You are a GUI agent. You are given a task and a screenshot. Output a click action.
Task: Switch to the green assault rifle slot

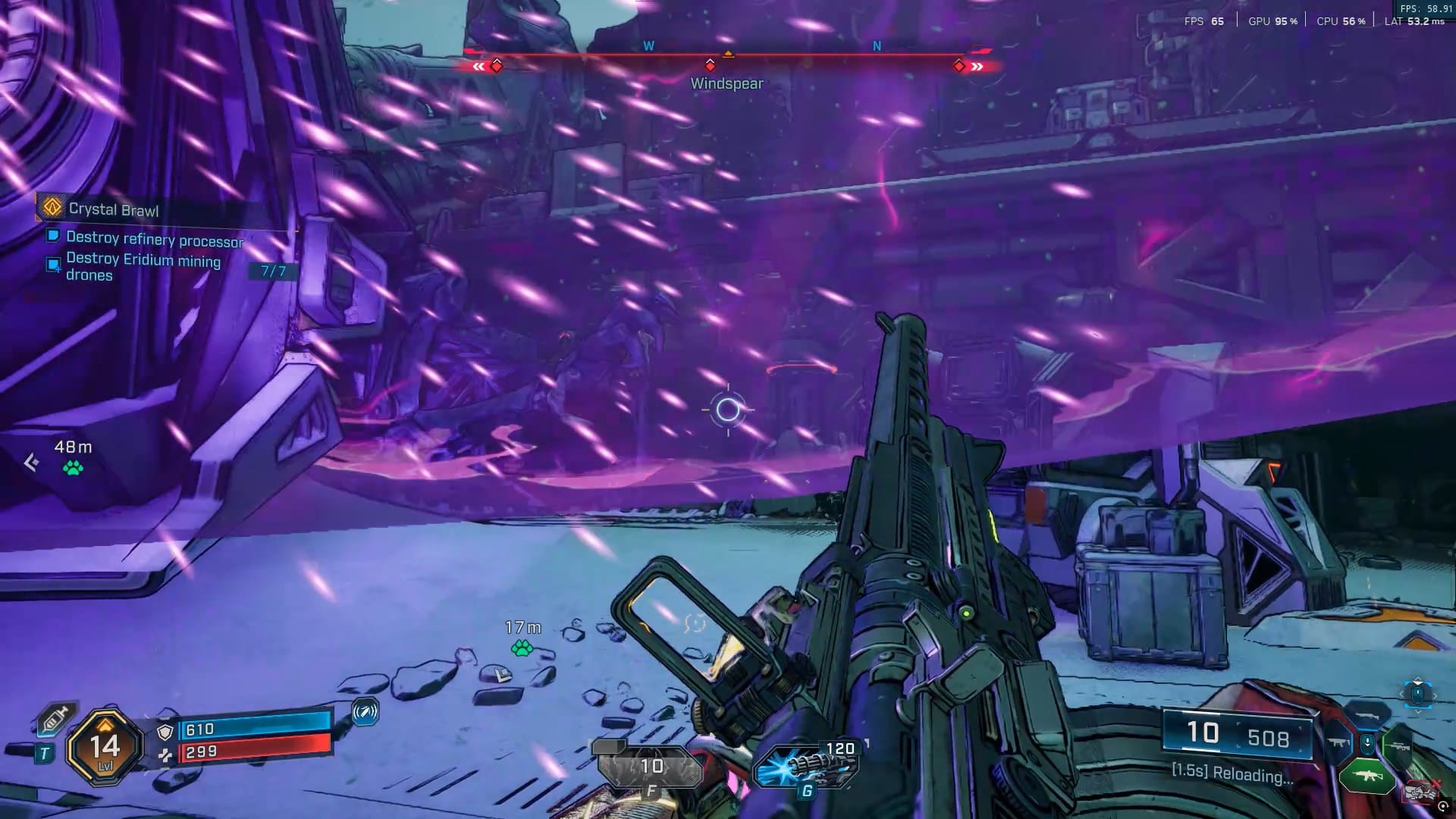point(1367,777)
